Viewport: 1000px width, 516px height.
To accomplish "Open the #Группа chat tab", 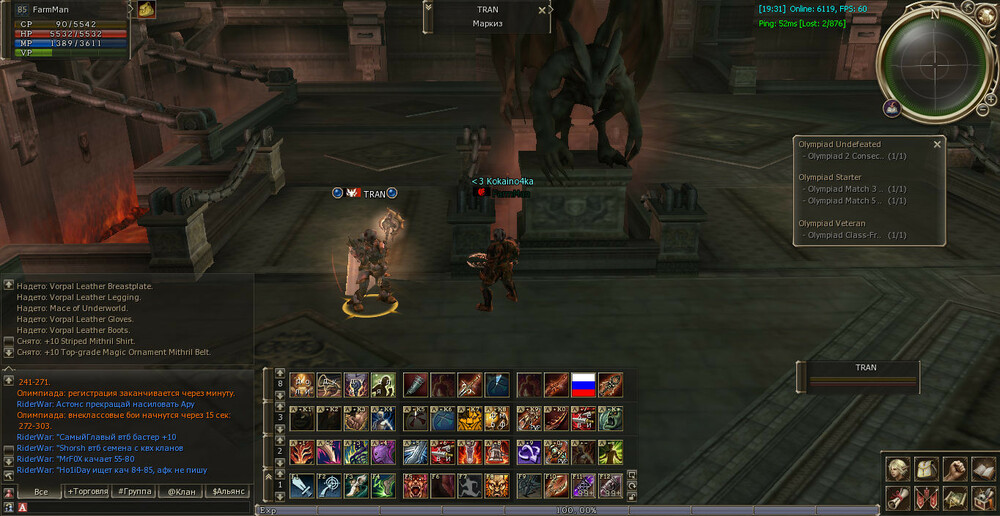I will 135,491.
